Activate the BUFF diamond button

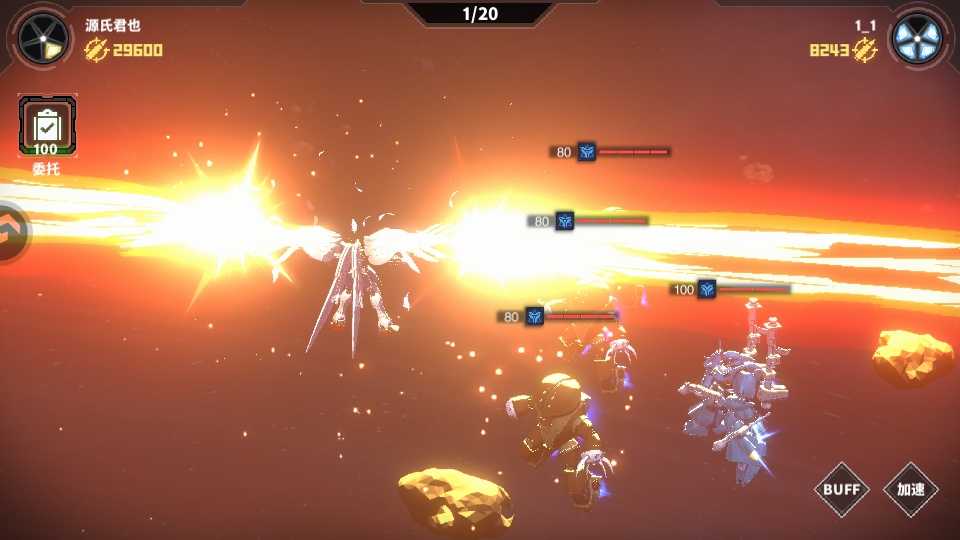click(x=842, y=489)
